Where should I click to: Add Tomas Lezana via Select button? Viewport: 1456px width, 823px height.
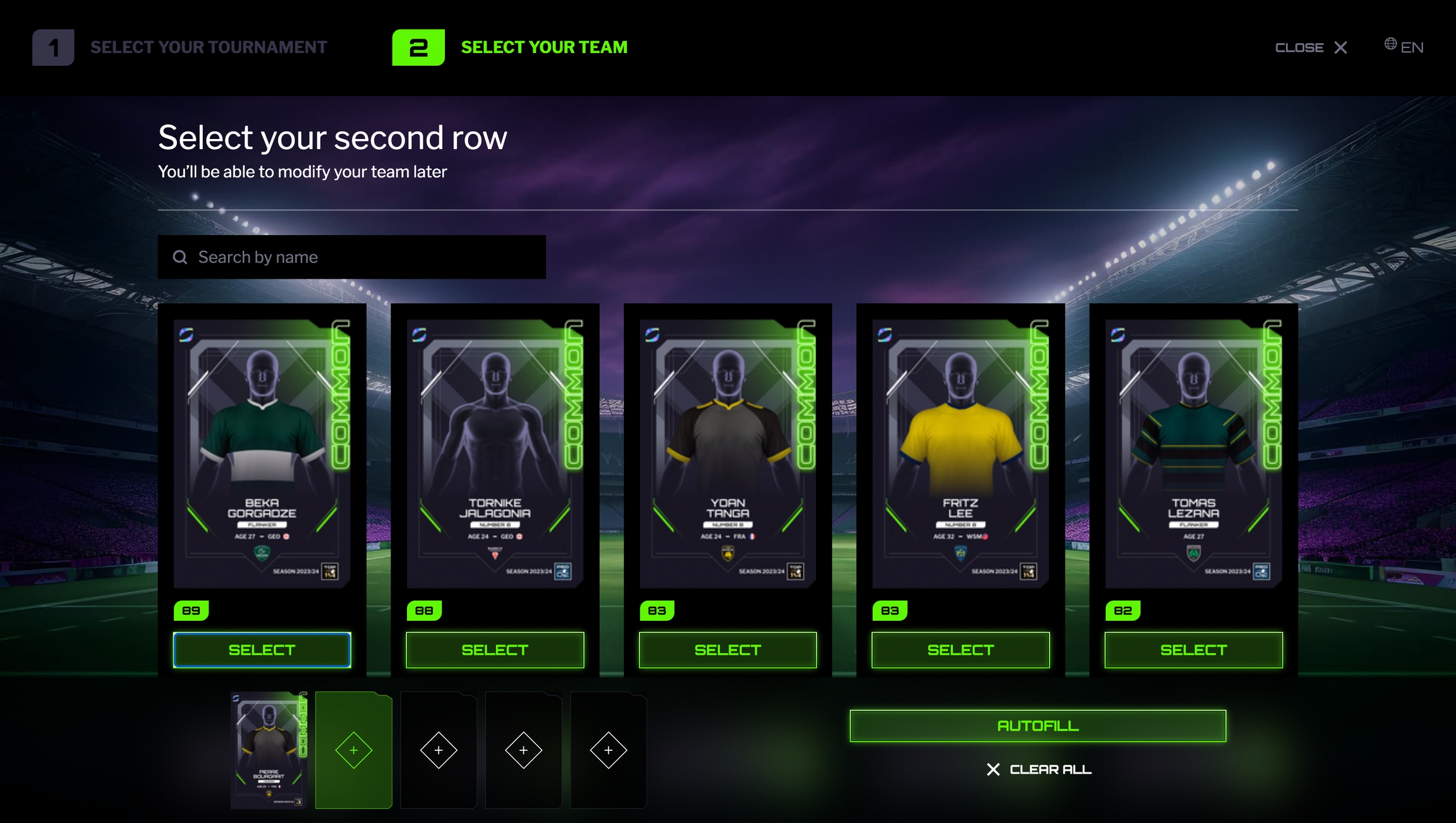click(x=1193, y=650)
